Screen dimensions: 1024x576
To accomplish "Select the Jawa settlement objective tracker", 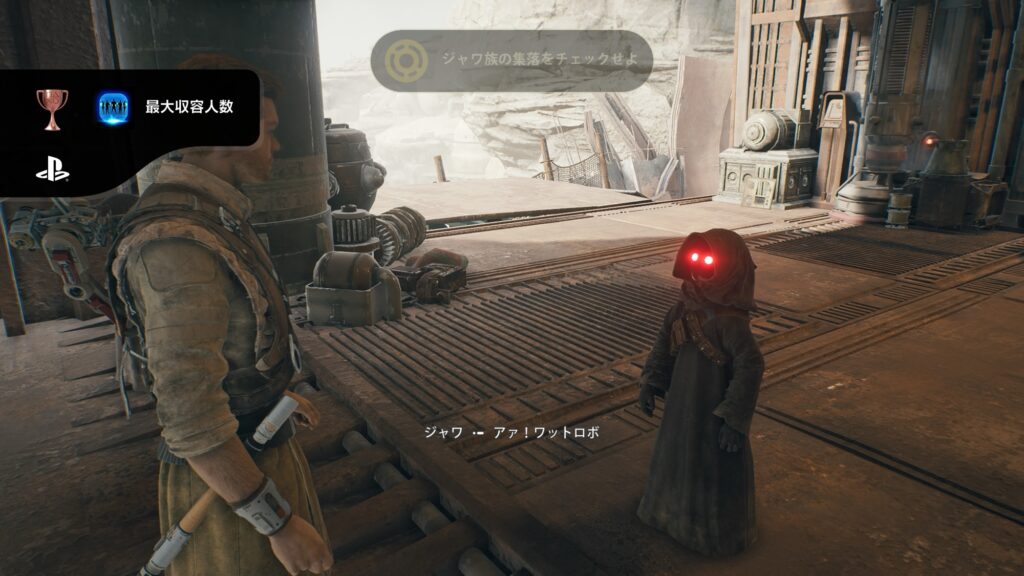I will 512,61.
